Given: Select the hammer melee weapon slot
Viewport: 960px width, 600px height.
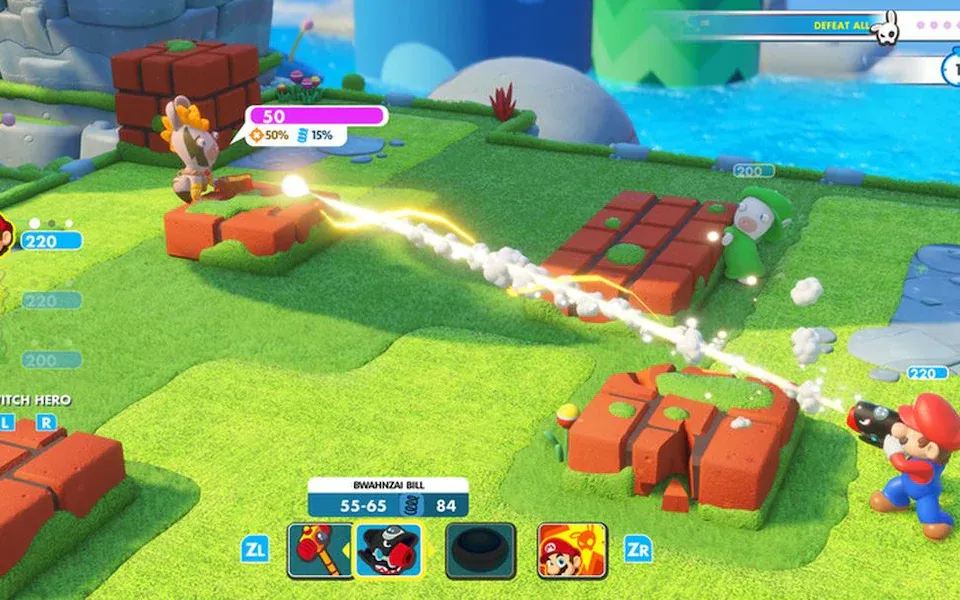Looking at the screenshot, I should tap(319, 550).
